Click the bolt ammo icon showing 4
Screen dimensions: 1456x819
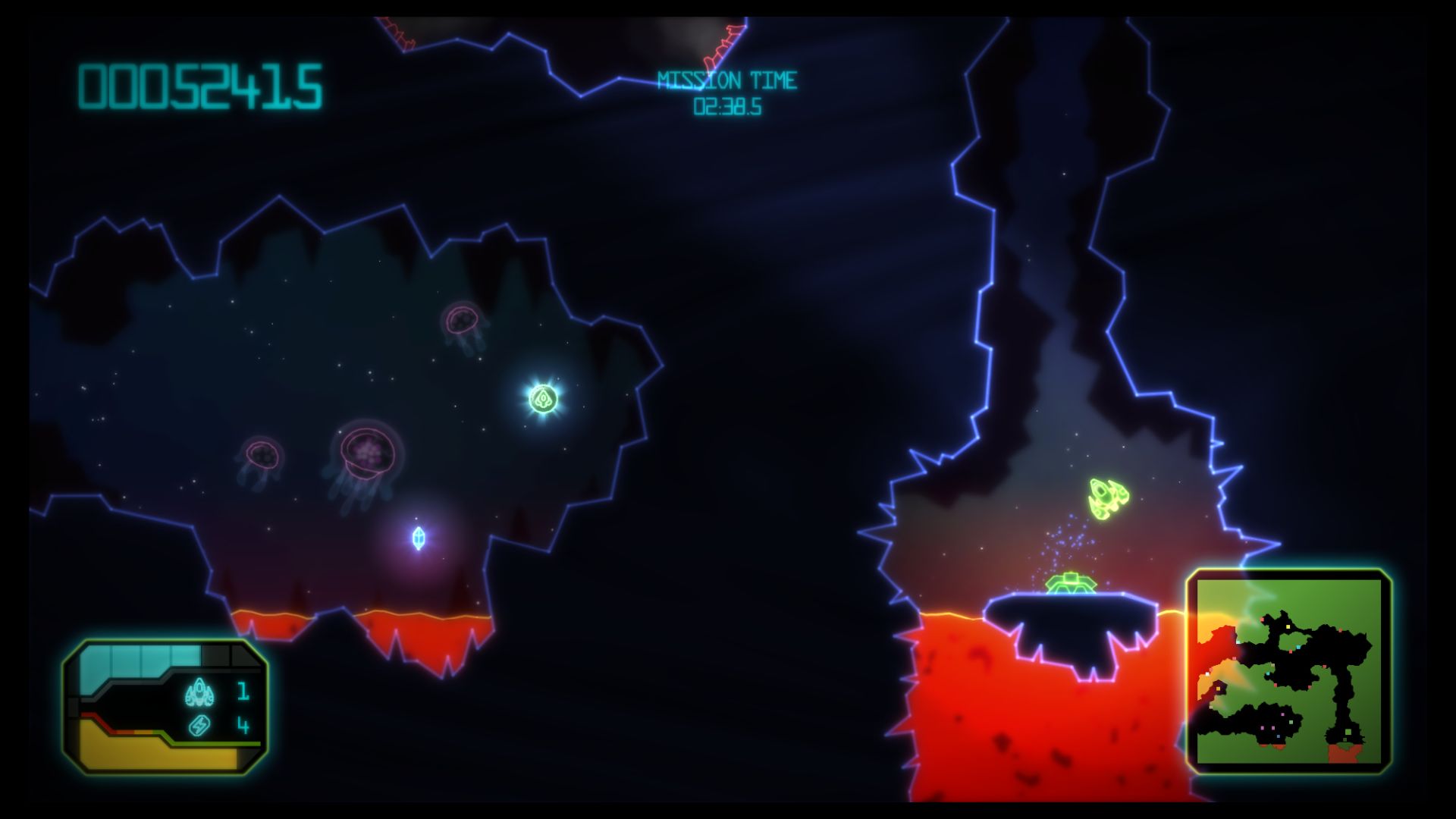click(199, 726)
